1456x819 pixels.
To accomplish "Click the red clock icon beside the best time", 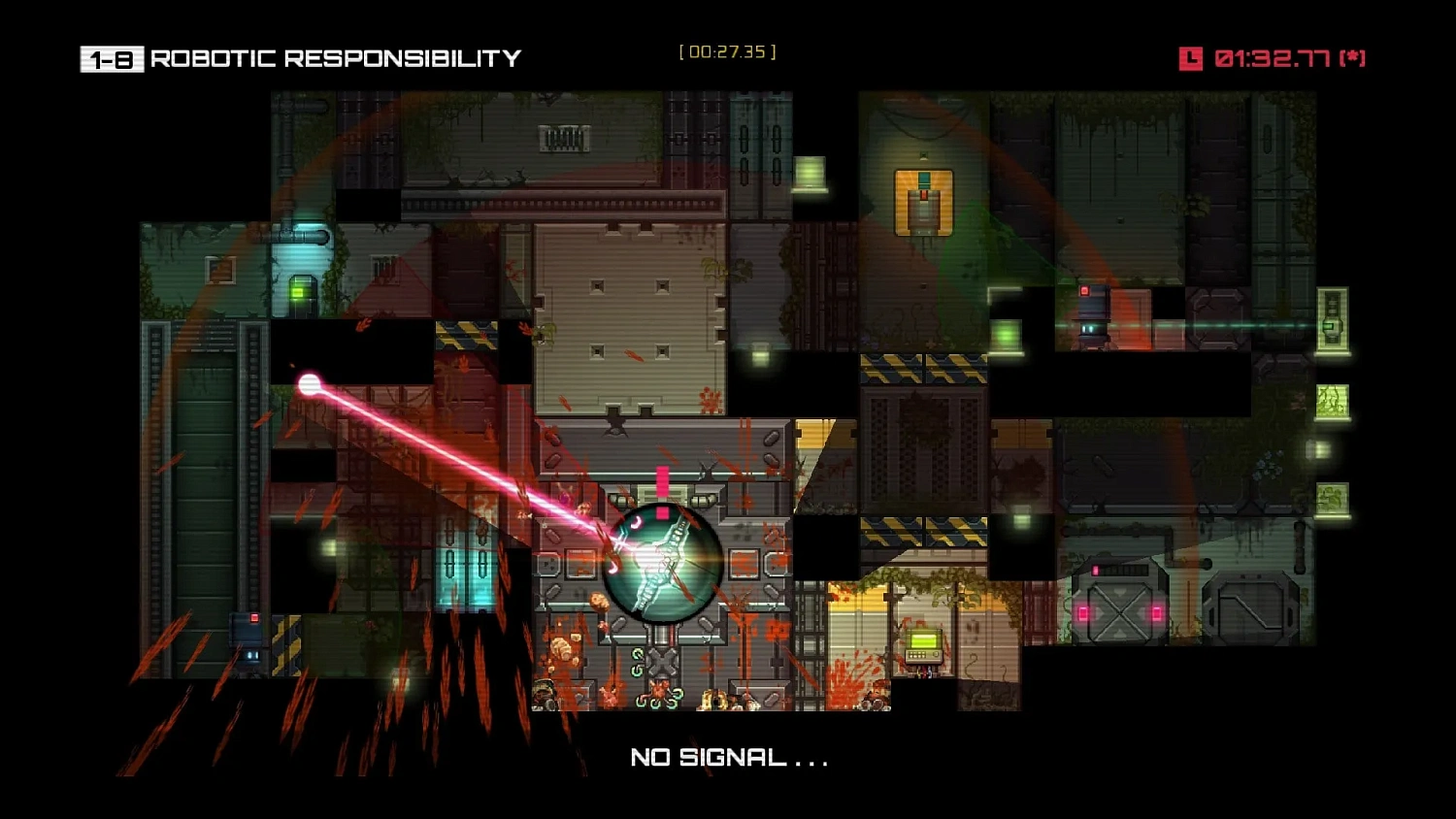I will pyautogui.click(x=1191, y=58).
